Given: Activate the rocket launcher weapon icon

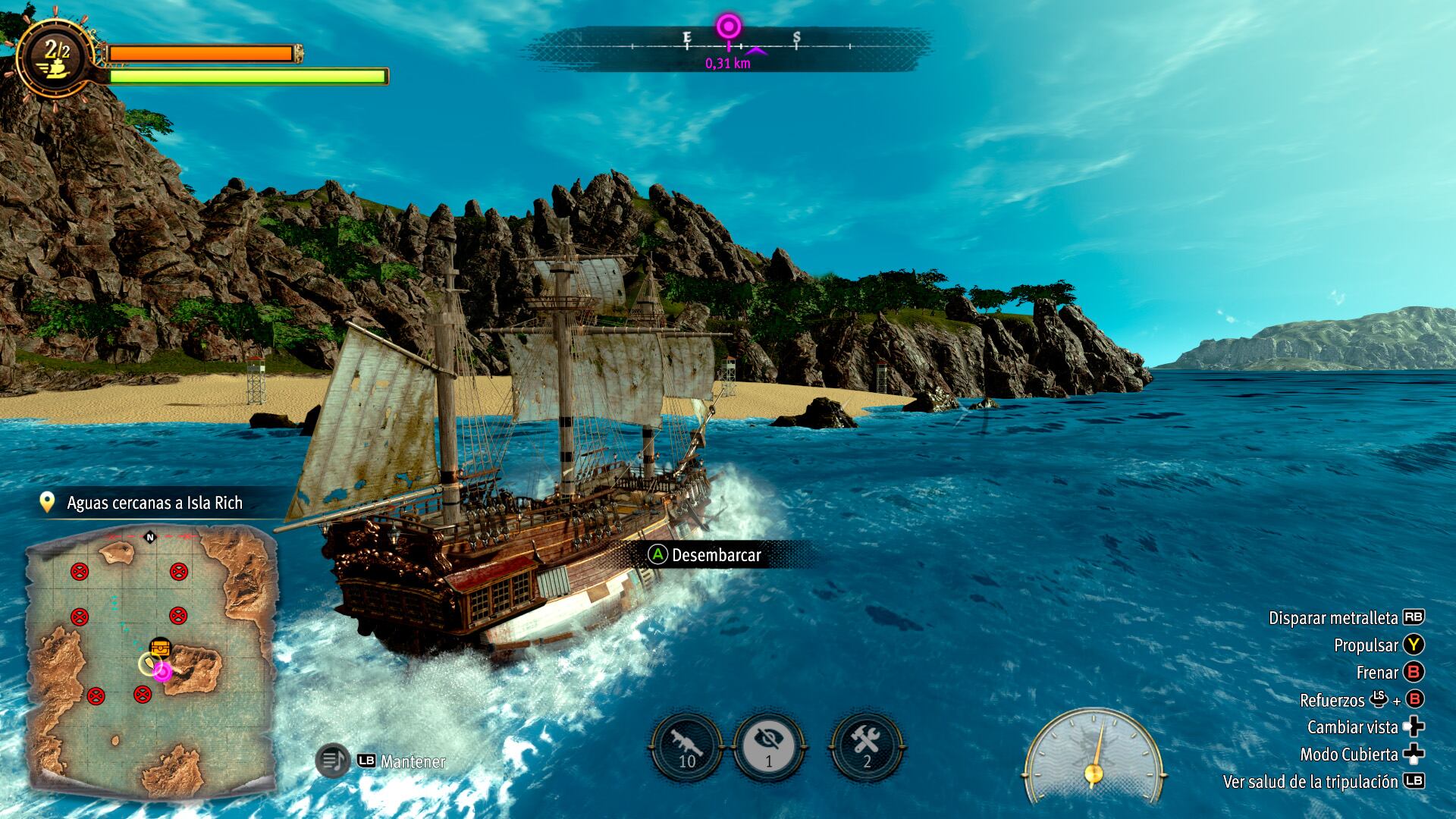Looking at the screenshot, I should 687,748.
